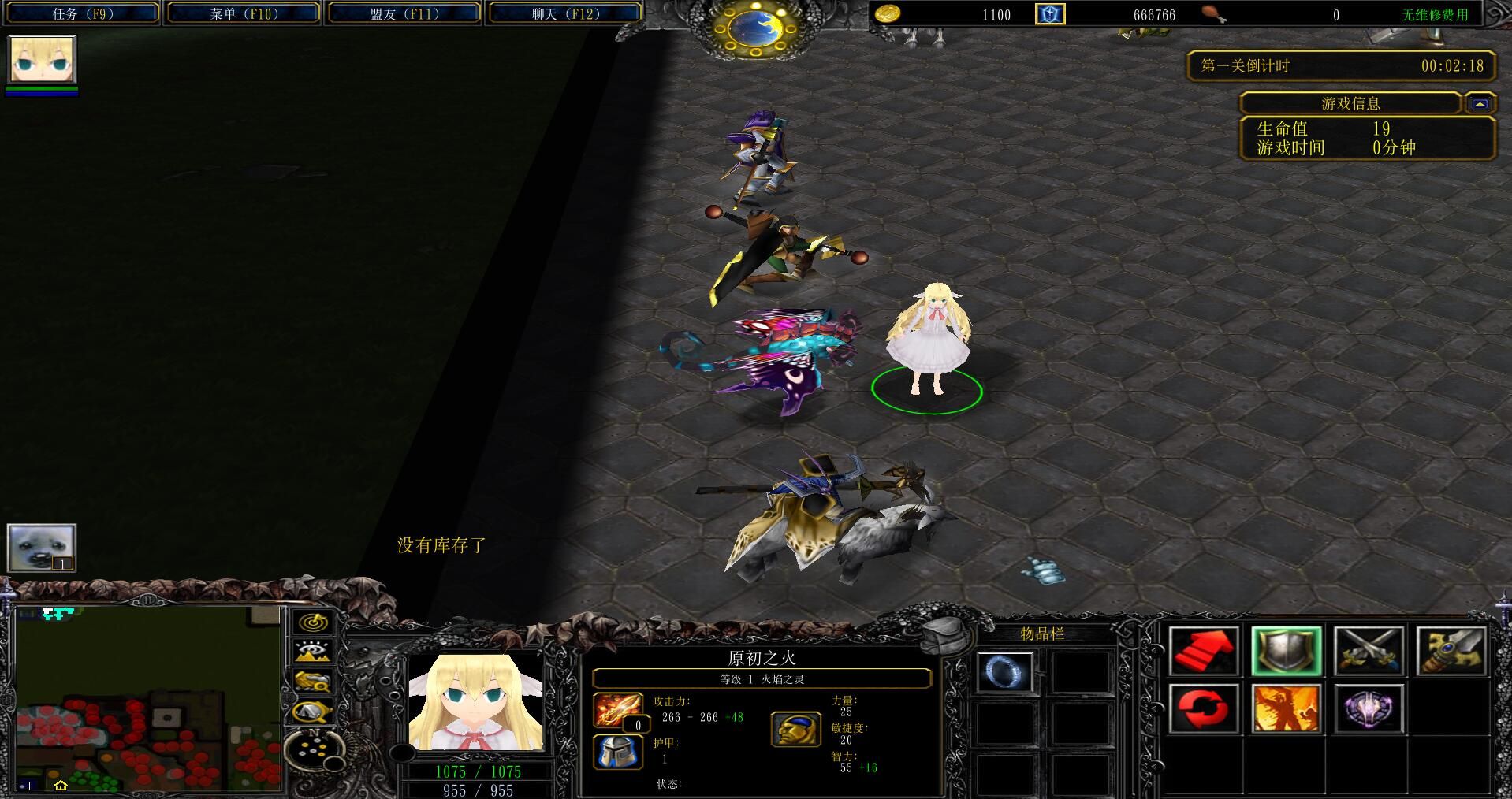This screenshot has width=1512, height=799.
Task: Click the shield Hold Position command
Action: tap(1286, 651)
